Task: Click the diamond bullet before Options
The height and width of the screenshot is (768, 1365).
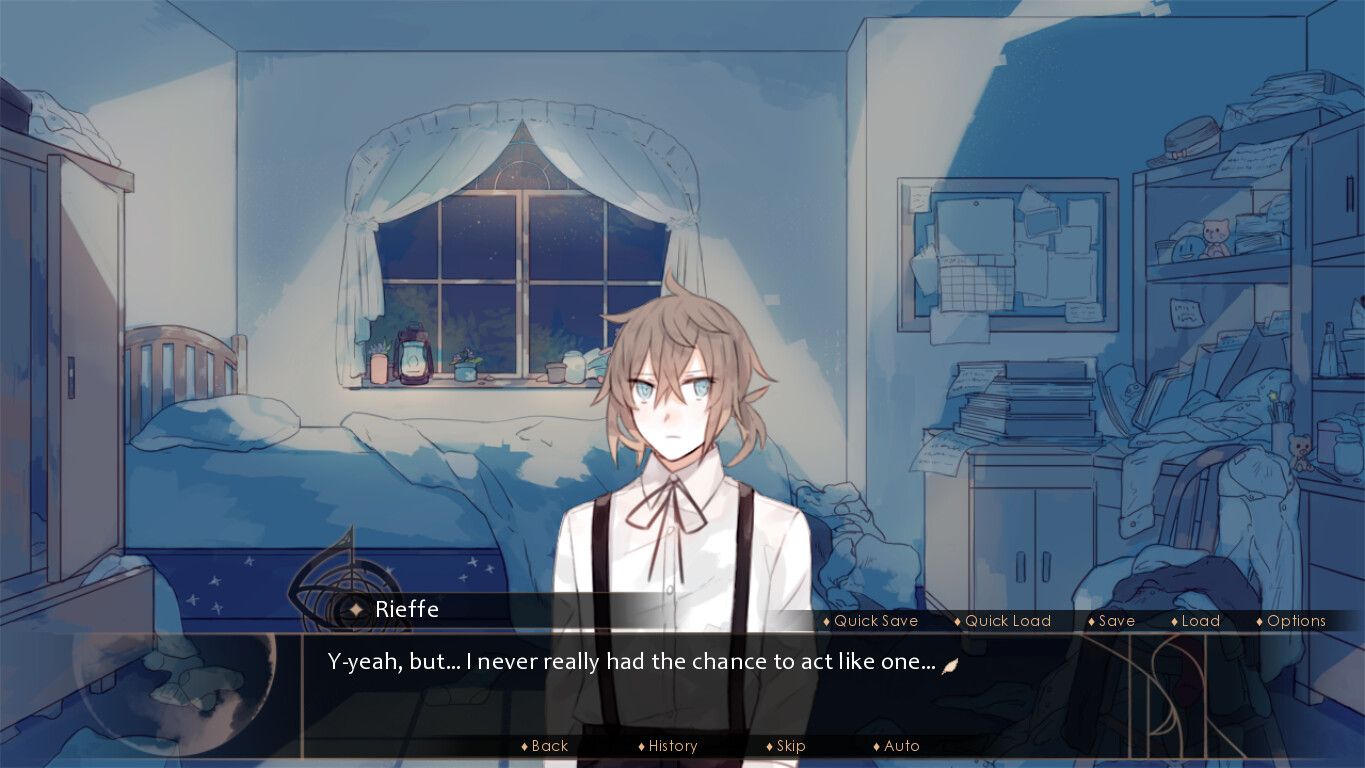Action: [1260, 621]
